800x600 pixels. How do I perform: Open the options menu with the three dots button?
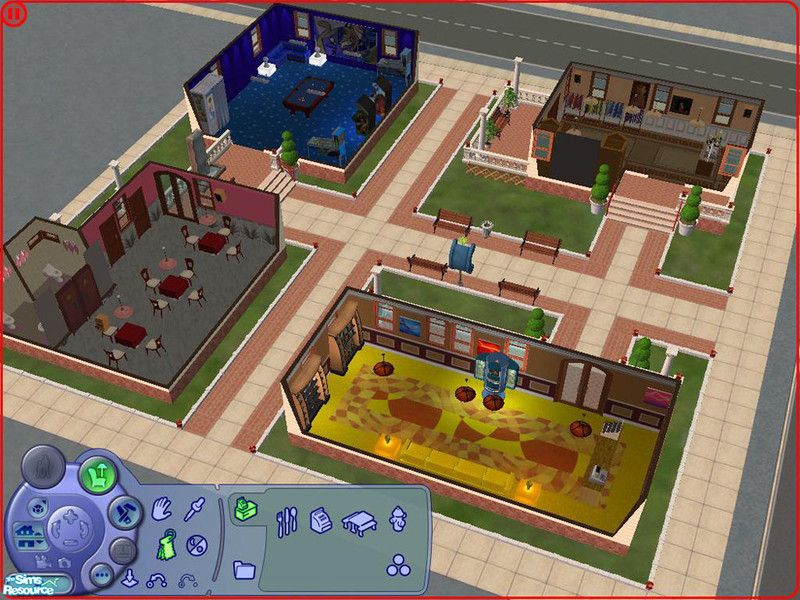[100, 575]
